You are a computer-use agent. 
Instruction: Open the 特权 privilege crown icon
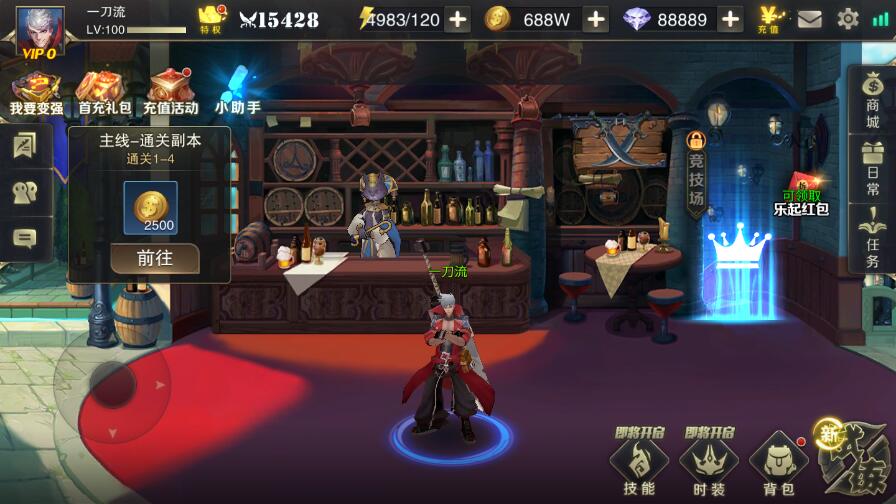point(212,18)
